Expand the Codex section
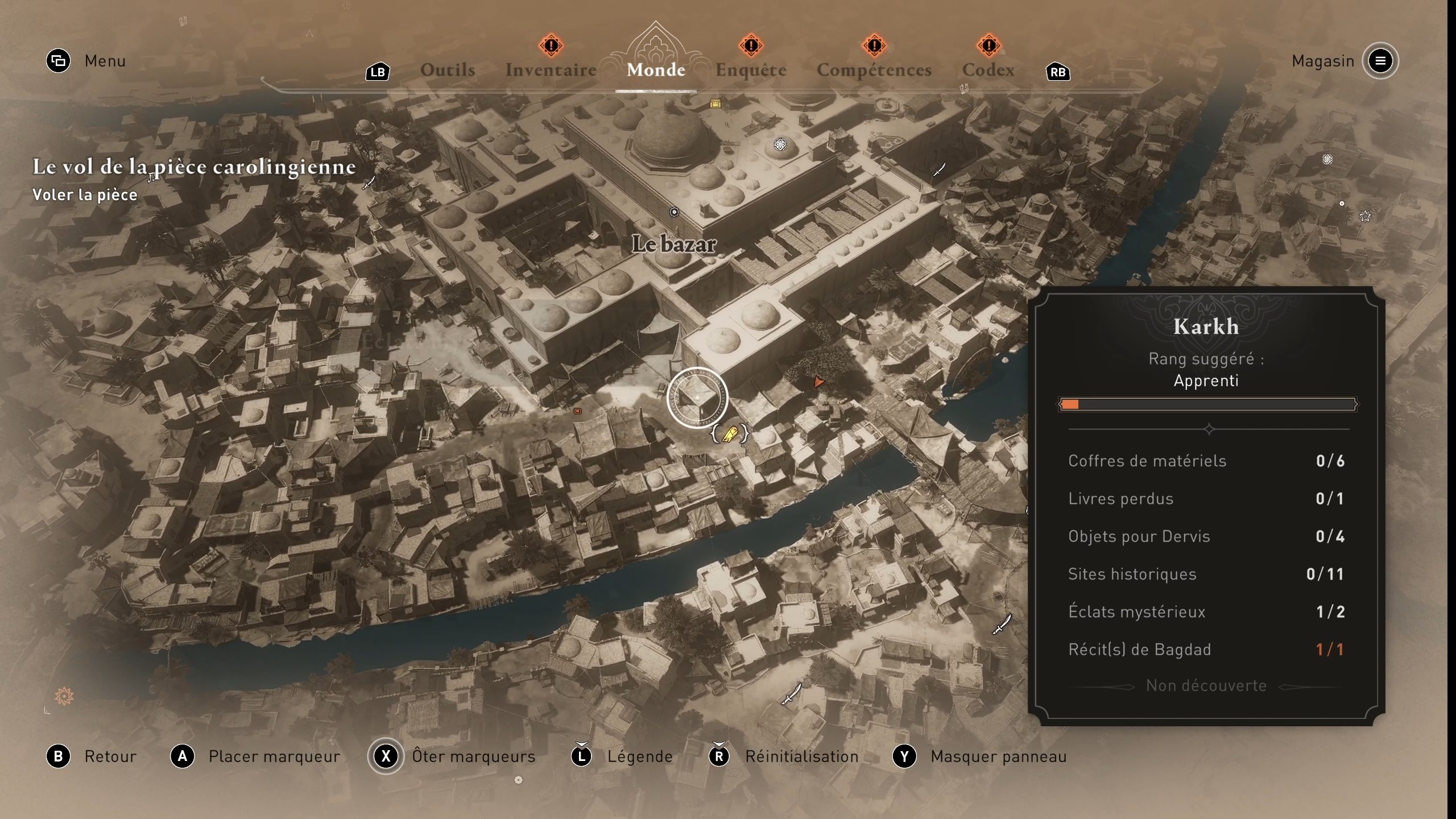The height and width of the screenshot is (819, 1456). (x=988, y=70)
